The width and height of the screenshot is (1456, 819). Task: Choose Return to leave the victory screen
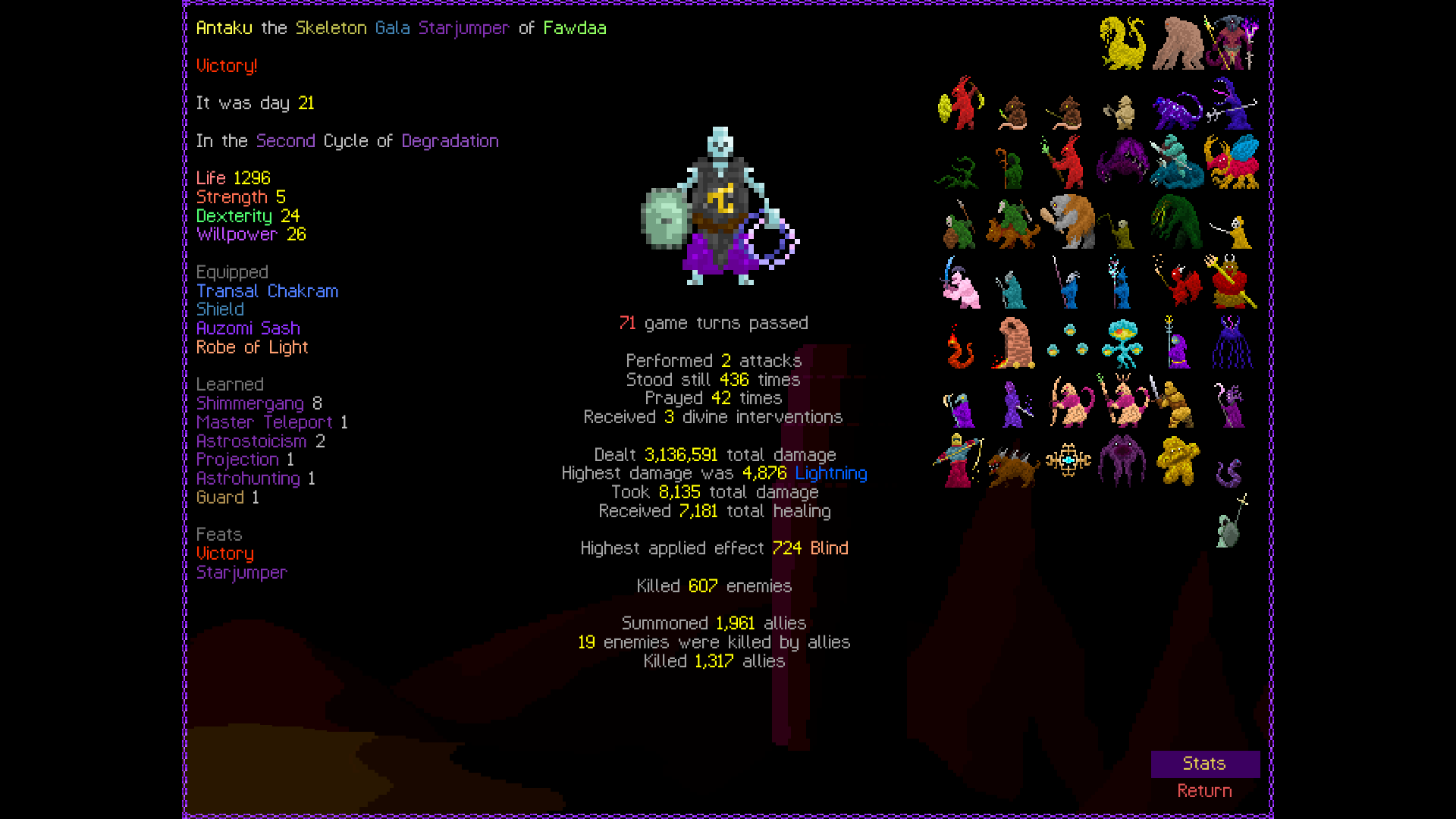click(x=1204, y=791)
